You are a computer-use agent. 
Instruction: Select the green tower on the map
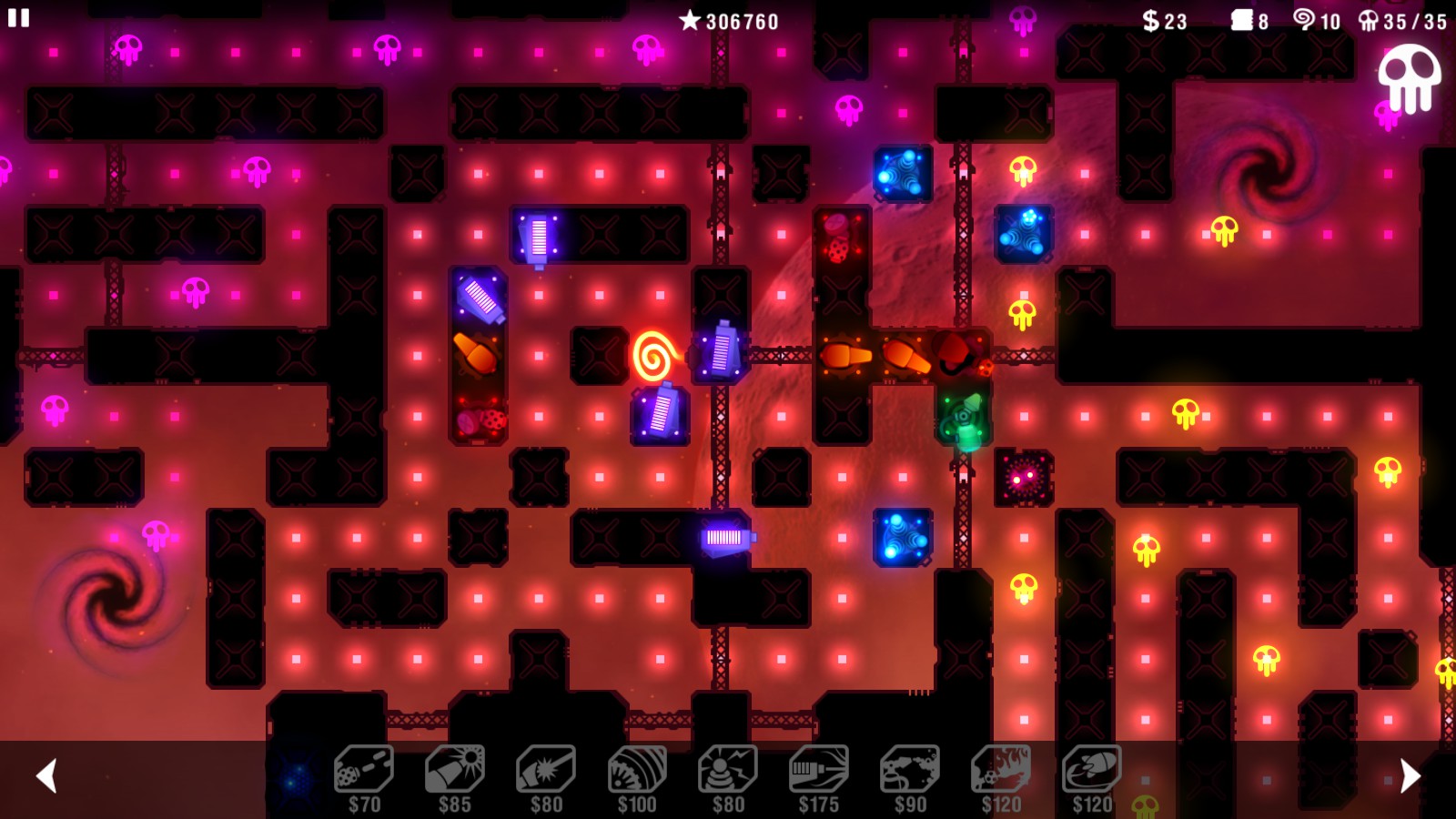pyautogui.click(x=965, y=418)
